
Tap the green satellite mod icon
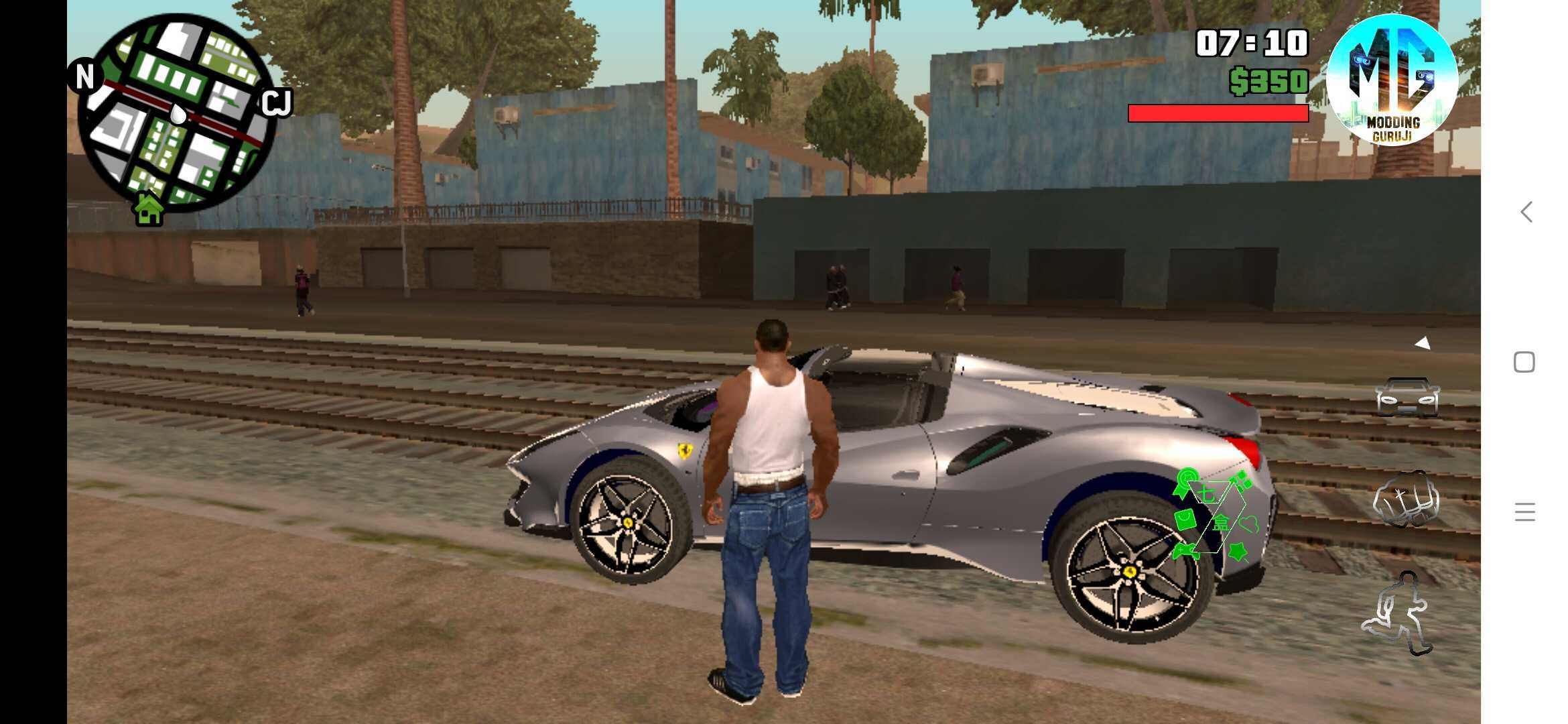click(x=1242, y=479)
